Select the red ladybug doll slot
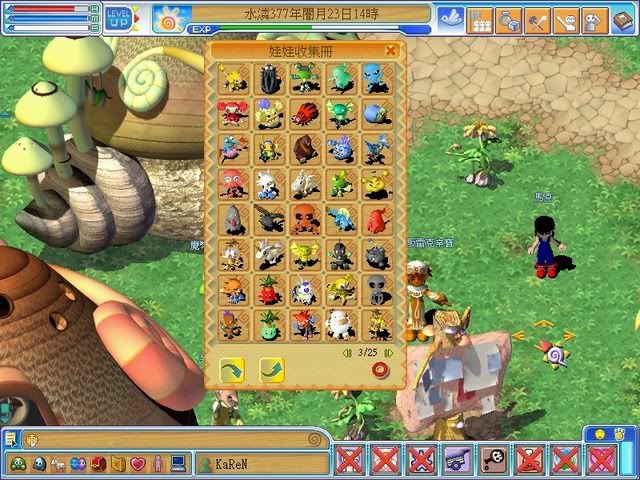Screen dimensions: 640x480 (x=305, y=113)
